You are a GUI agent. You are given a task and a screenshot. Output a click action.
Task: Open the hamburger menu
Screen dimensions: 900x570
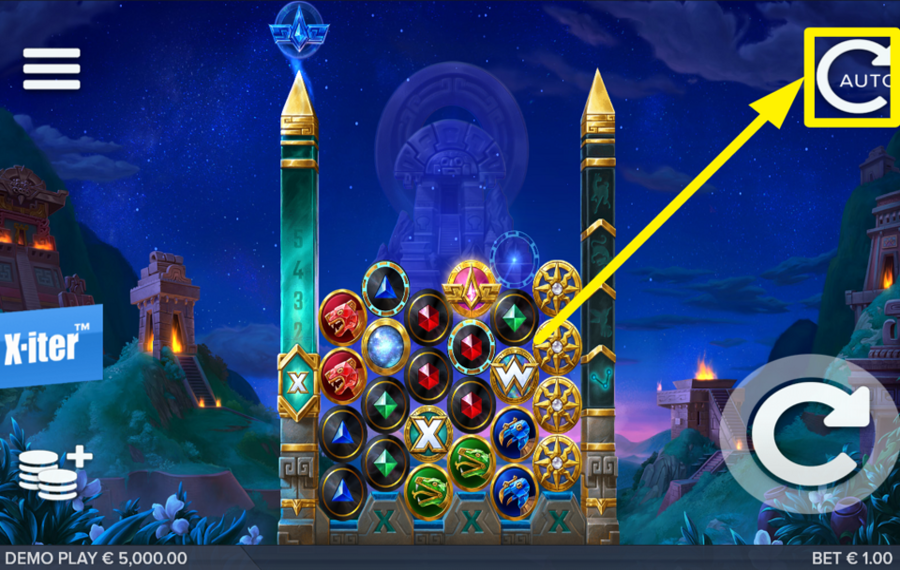tap(51, 69)
